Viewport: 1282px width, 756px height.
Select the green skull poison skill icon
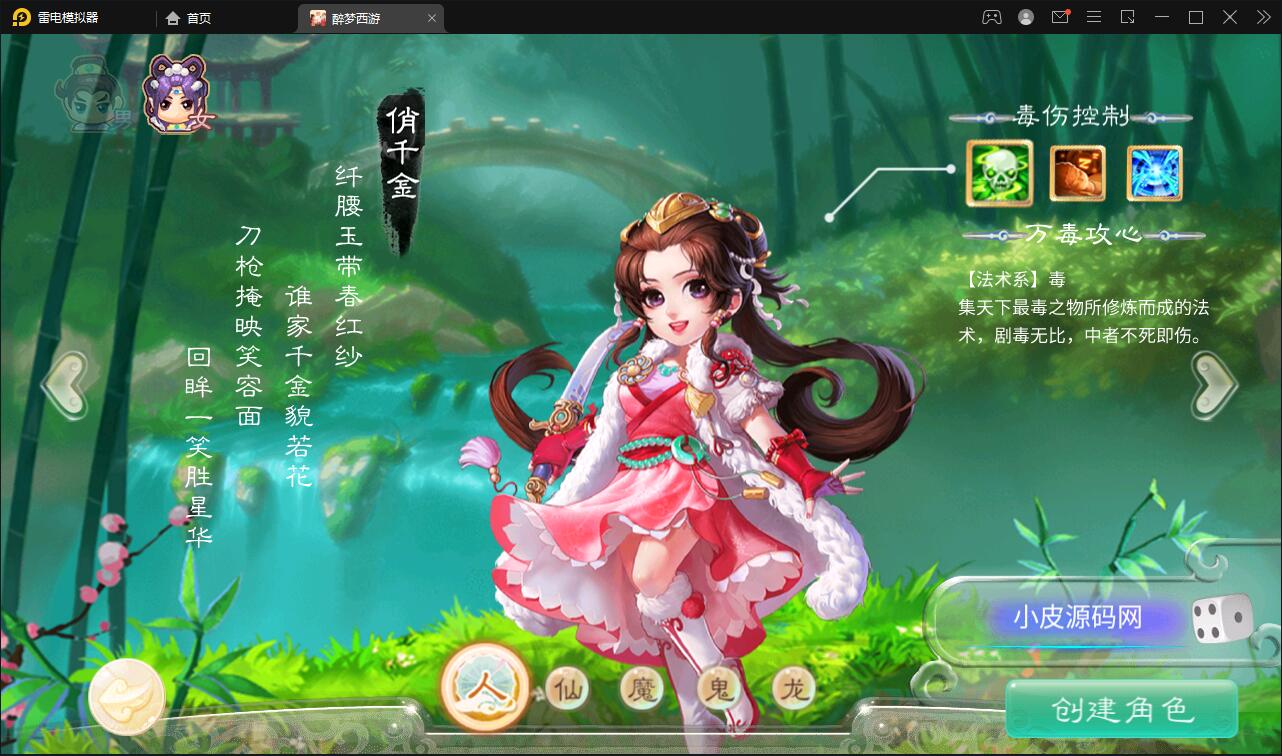998,172
